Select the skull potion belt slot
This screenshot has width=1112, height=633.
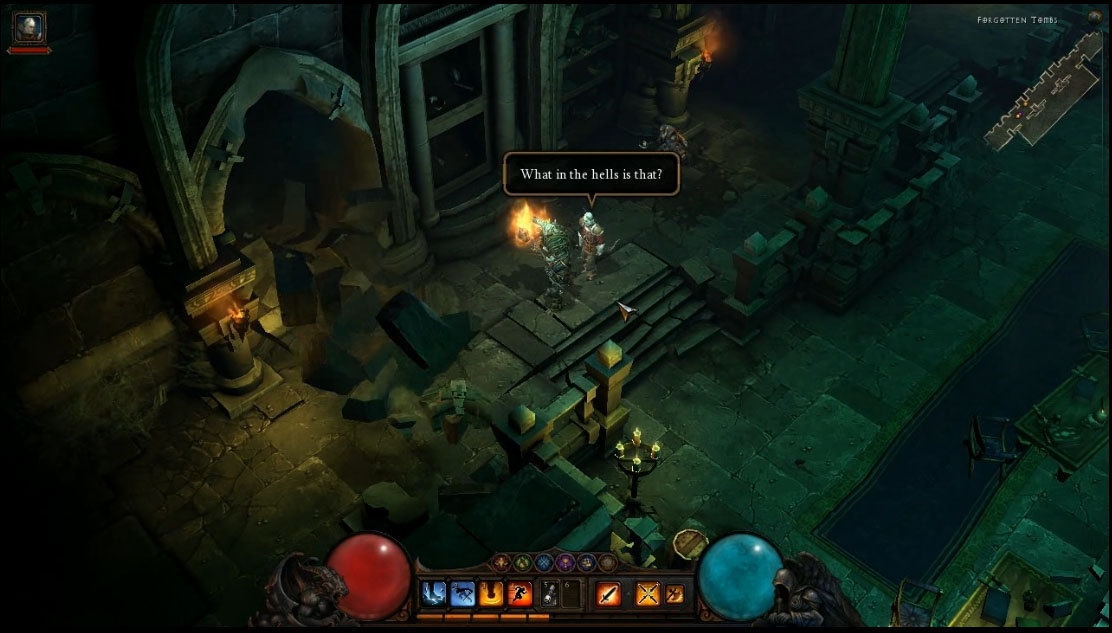[549, 594]
